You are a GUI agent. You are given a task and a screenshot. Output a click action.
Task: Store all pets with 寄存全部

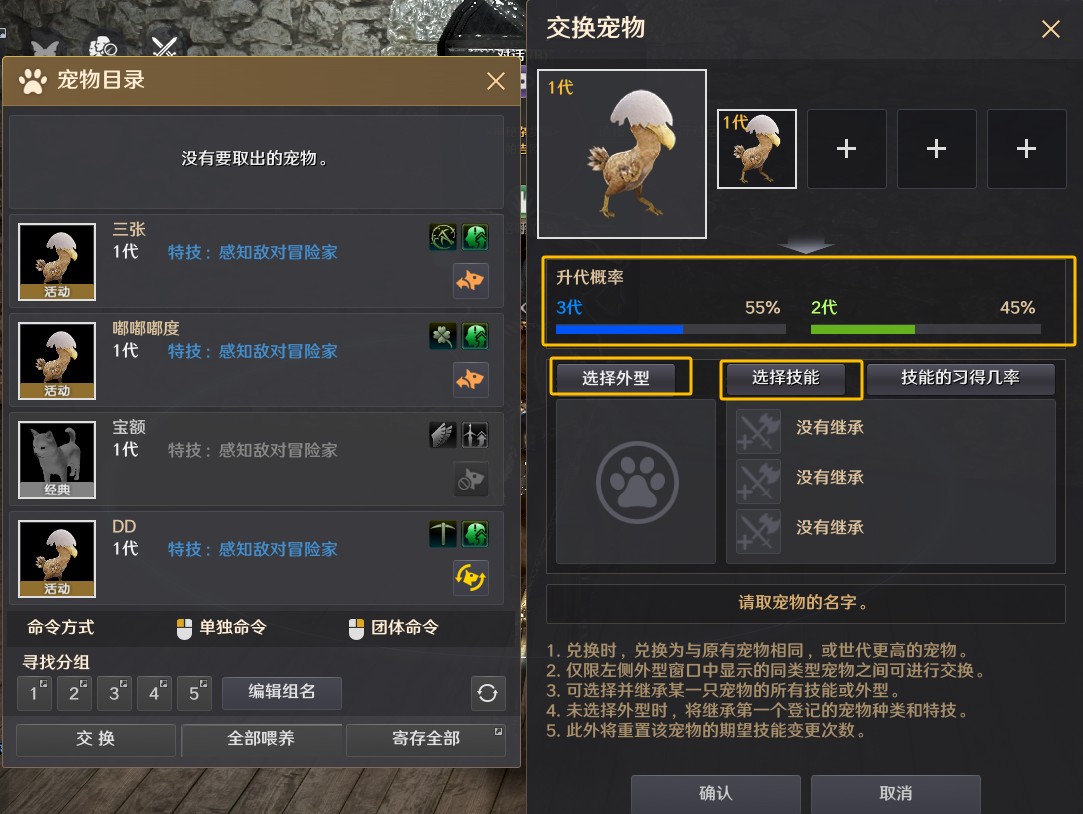[426, 739]
